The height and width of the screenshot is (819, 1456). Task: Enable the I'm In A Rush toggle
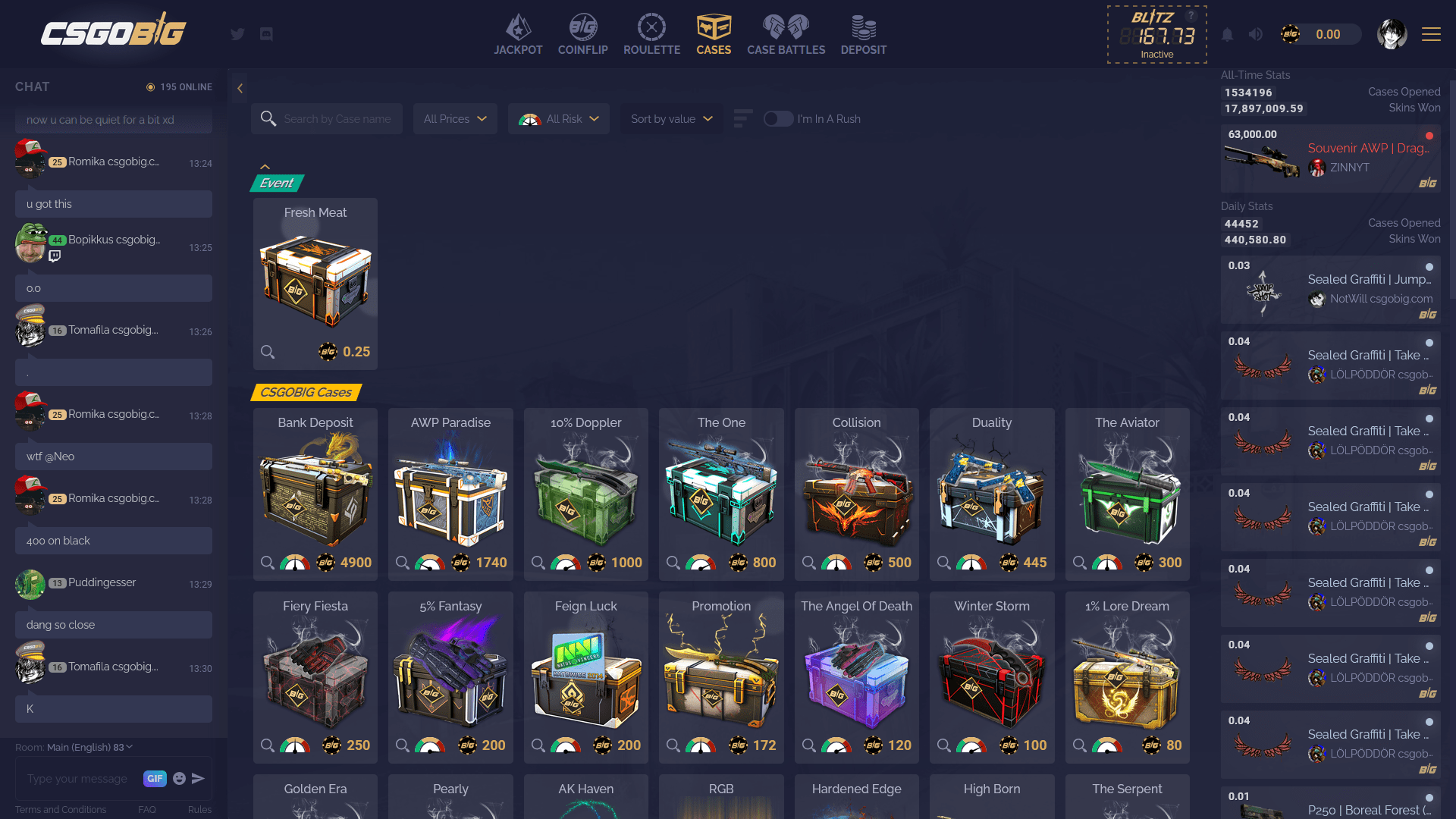point(779,118)
